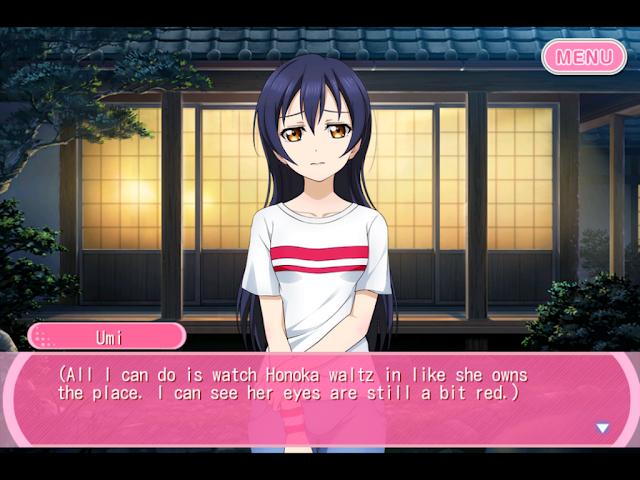Advance dialogue with the blue arrow
Image resolution: width=640 pixels, height=480 pixels.
[602, 428]
